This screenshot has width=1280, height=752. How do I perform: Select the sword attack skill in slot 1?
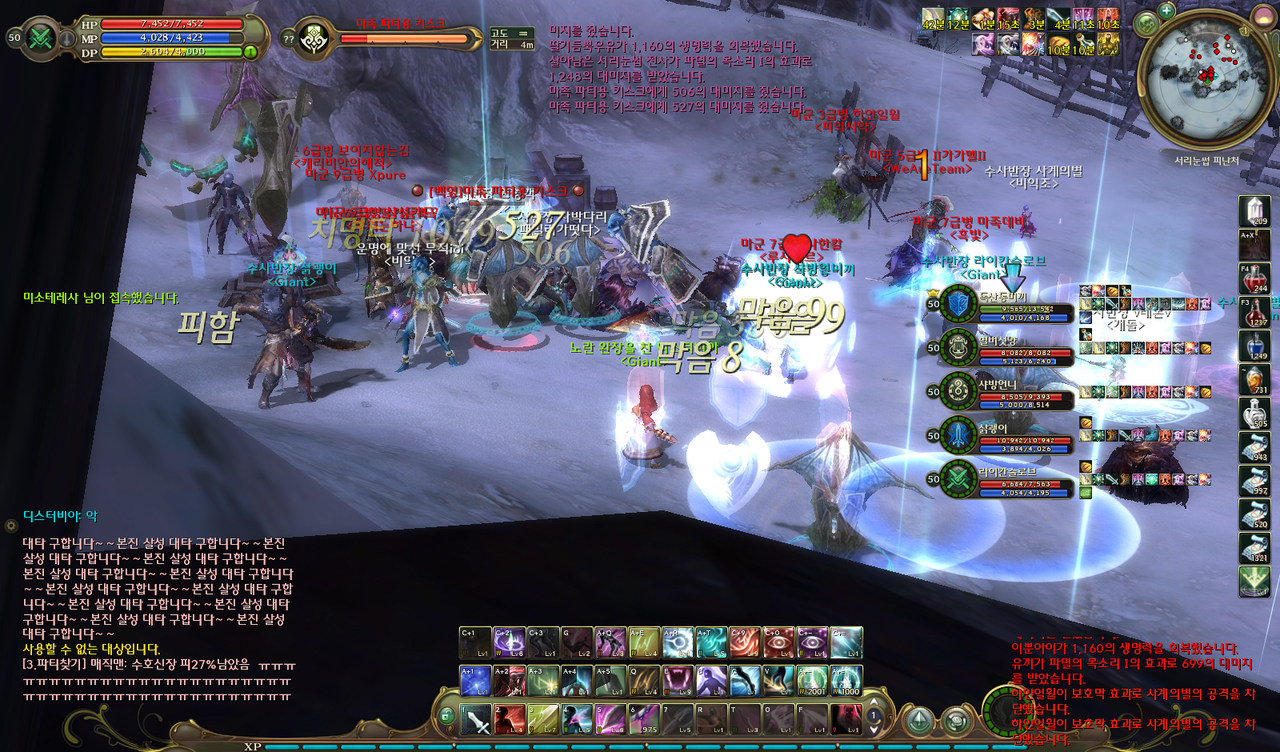[x=476, y=718]
